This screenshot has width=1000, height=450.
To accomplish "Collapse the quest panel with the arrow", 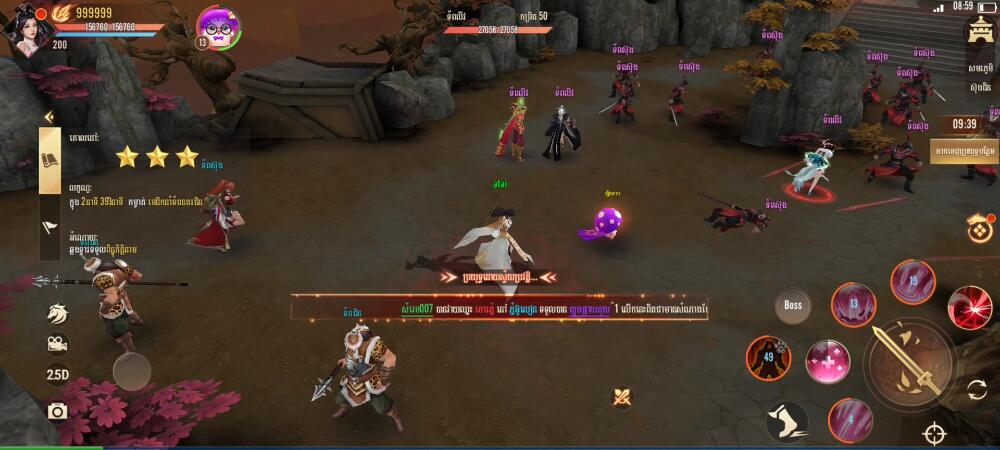I will tap(47, 117).
